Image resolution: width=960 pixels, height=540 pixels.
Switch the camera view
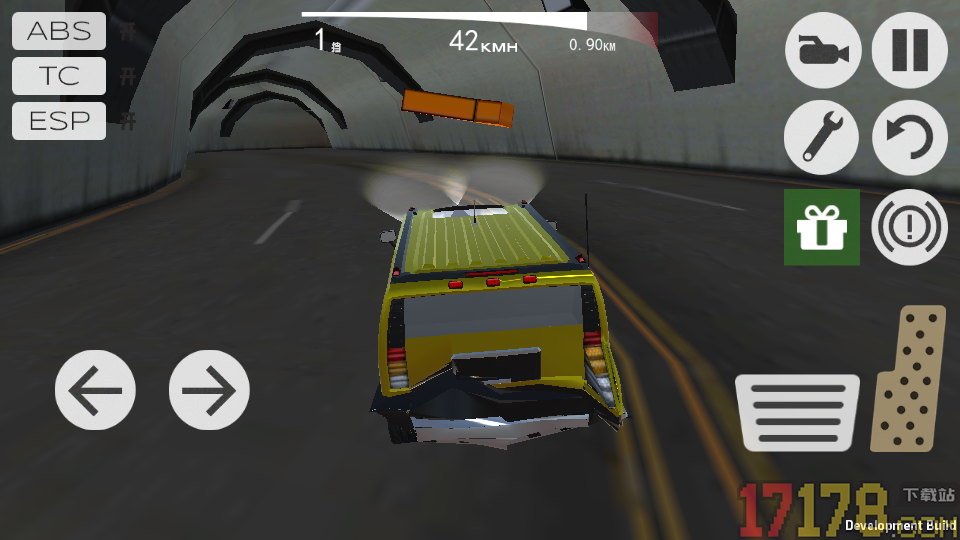point(822,50)
